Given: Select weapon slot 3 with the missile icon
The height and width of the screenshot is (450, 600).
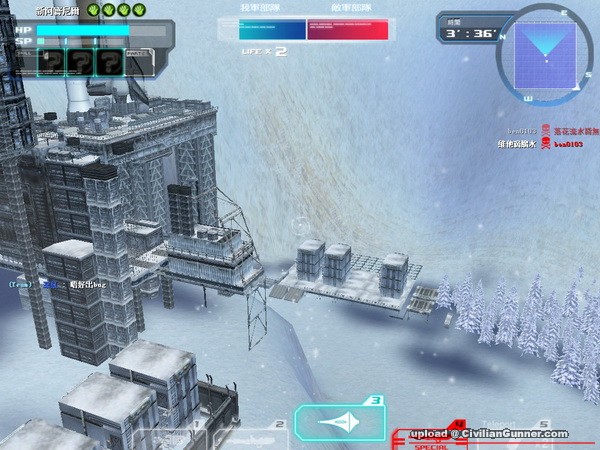Looking at the screenshot, I should pyautogui.click(x=340, y=422).
